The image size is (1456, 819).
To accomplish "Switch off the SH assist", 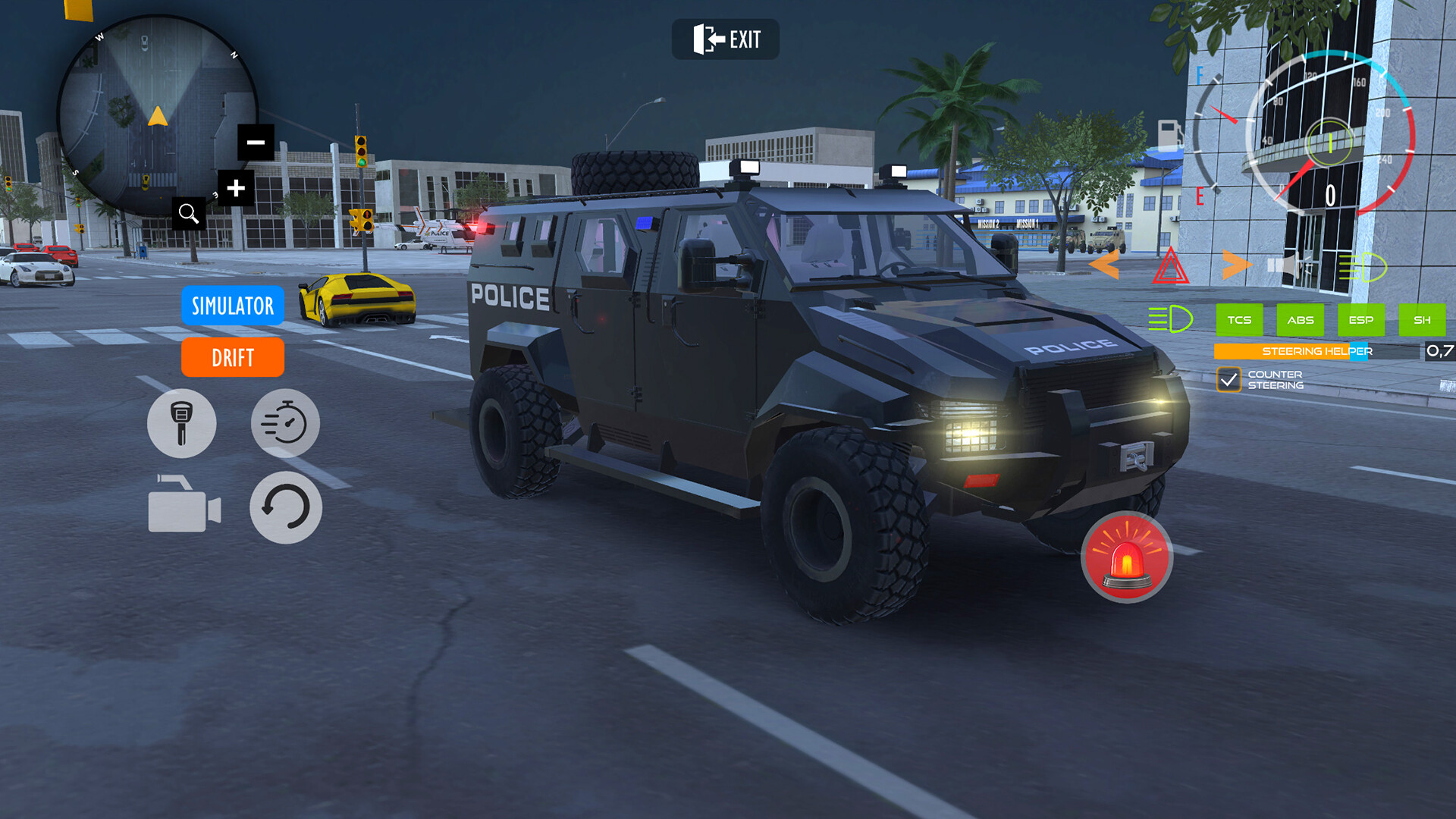I will (1423, 320).
